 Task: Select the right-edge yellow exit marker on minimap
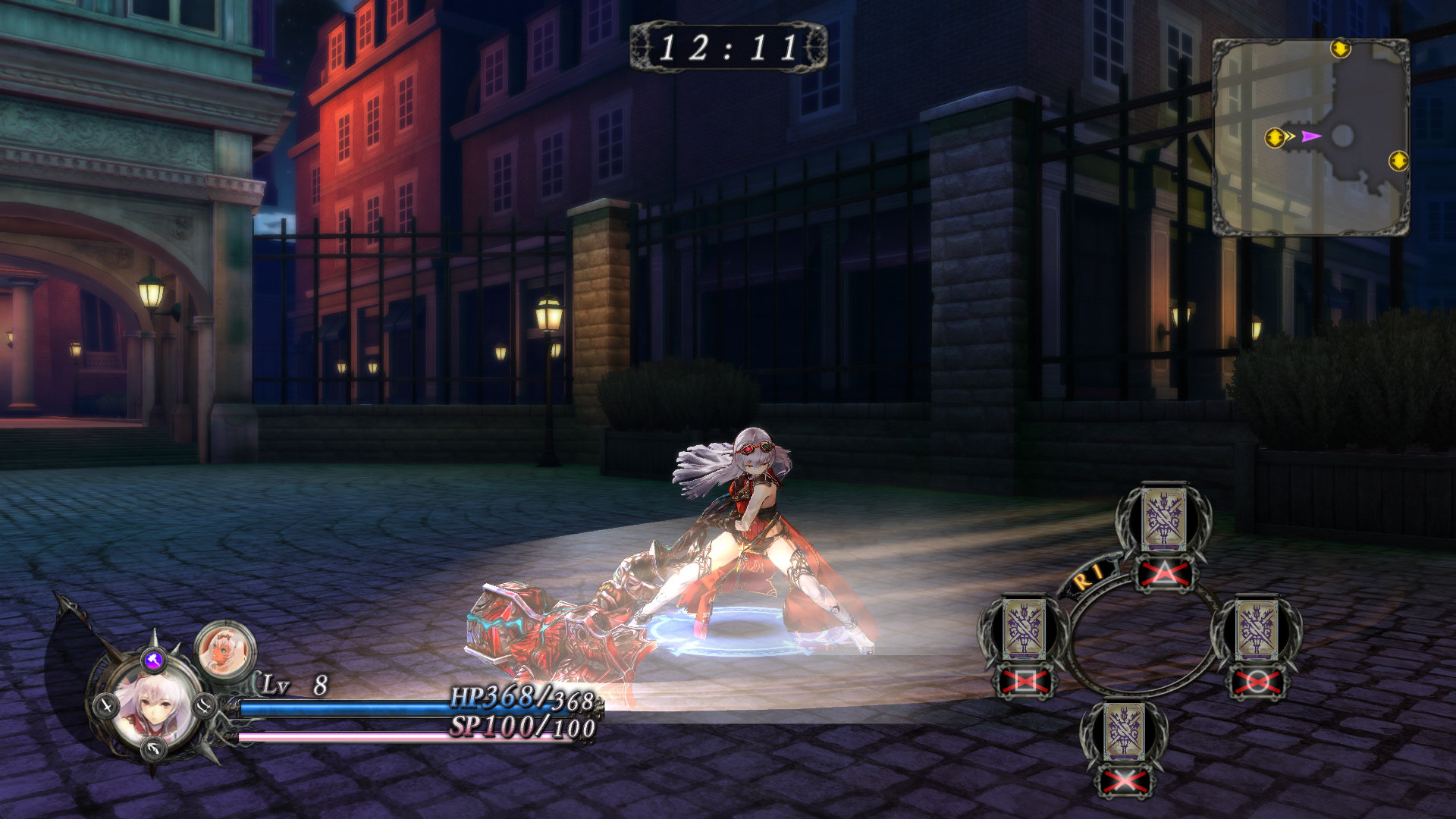click(1398, 161)
